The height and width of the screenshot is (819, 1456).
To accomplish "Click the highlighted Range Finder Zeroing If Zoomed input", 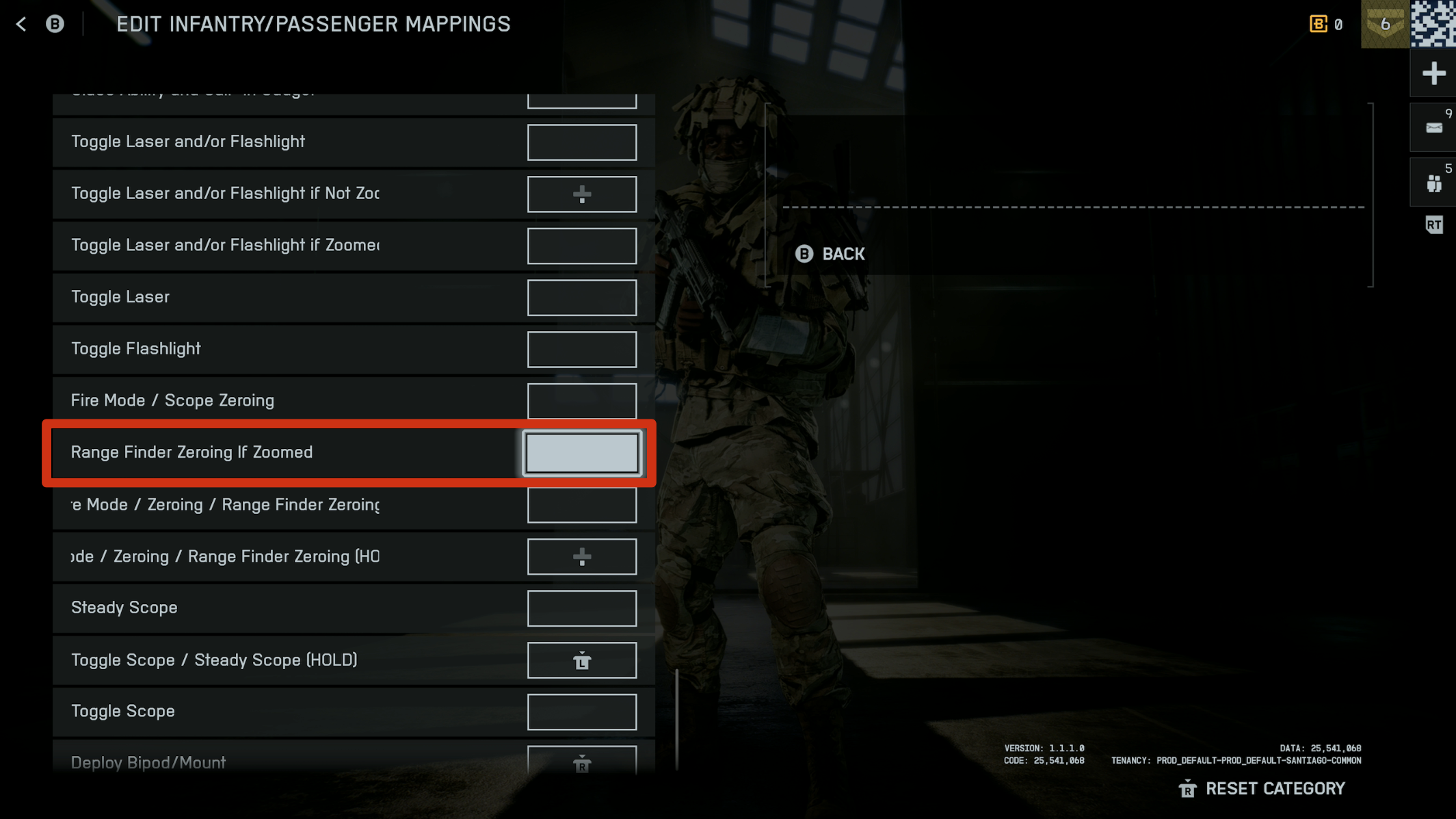I will (x=582, y=452).
